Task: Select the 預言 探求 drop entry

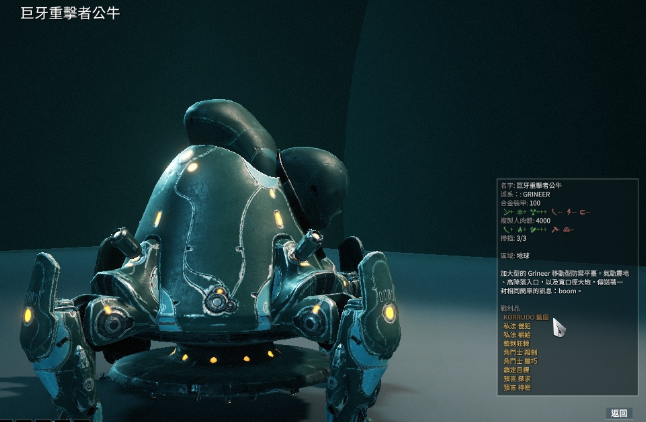Action: coord(517,379)
